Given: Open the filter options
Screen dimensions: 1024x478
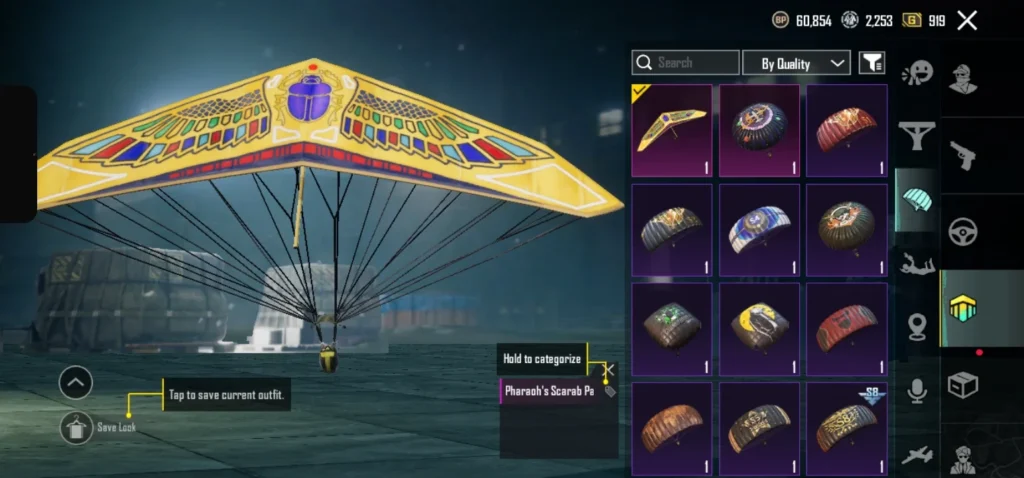Looking at the screenshot, I should 872,63.
